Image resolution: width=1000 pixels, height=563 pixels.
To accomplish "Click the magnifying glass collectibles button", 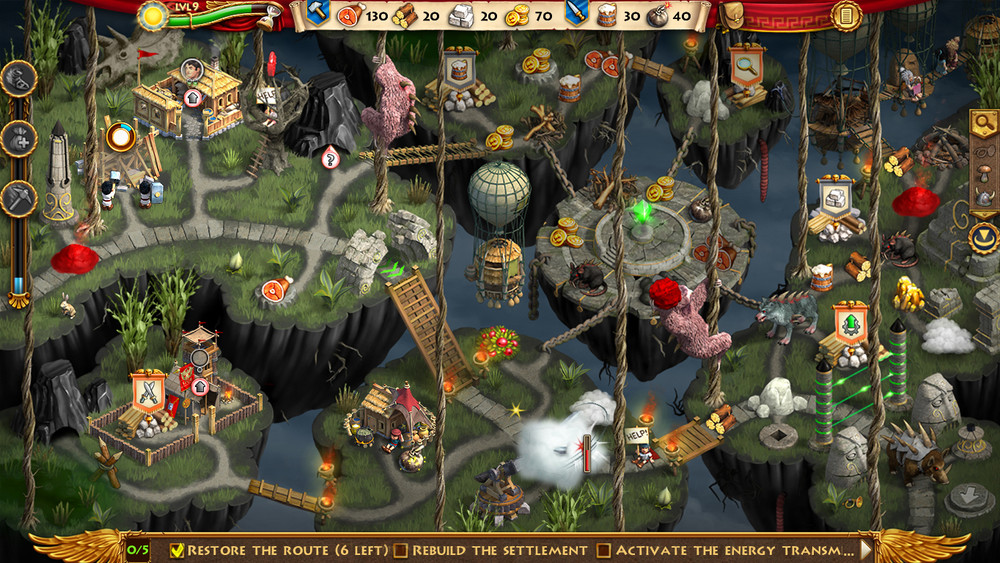I will [x=983, y=123].
